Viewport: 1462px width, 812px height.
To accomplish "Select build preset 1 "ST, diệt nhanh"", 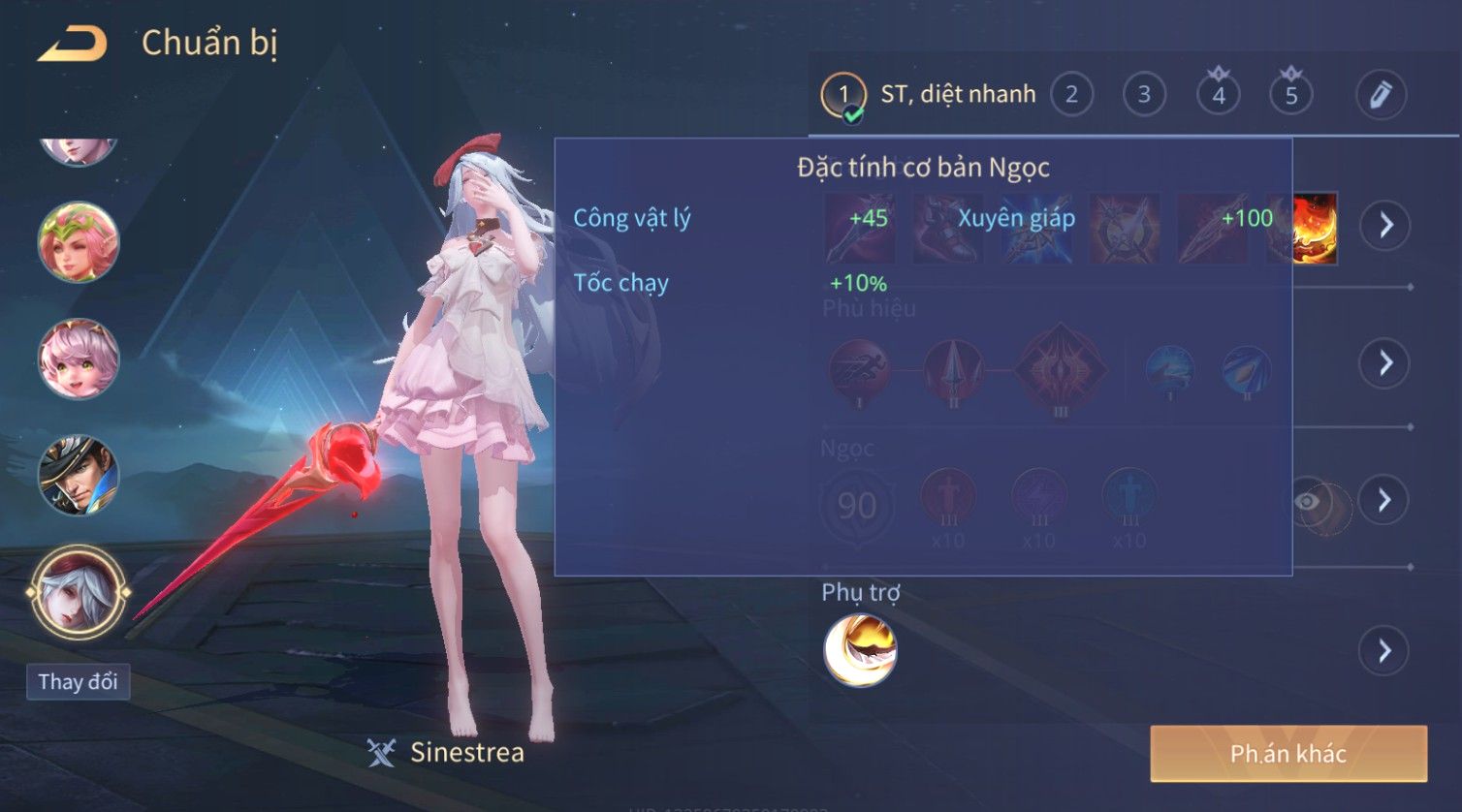I will coord(842,95).
